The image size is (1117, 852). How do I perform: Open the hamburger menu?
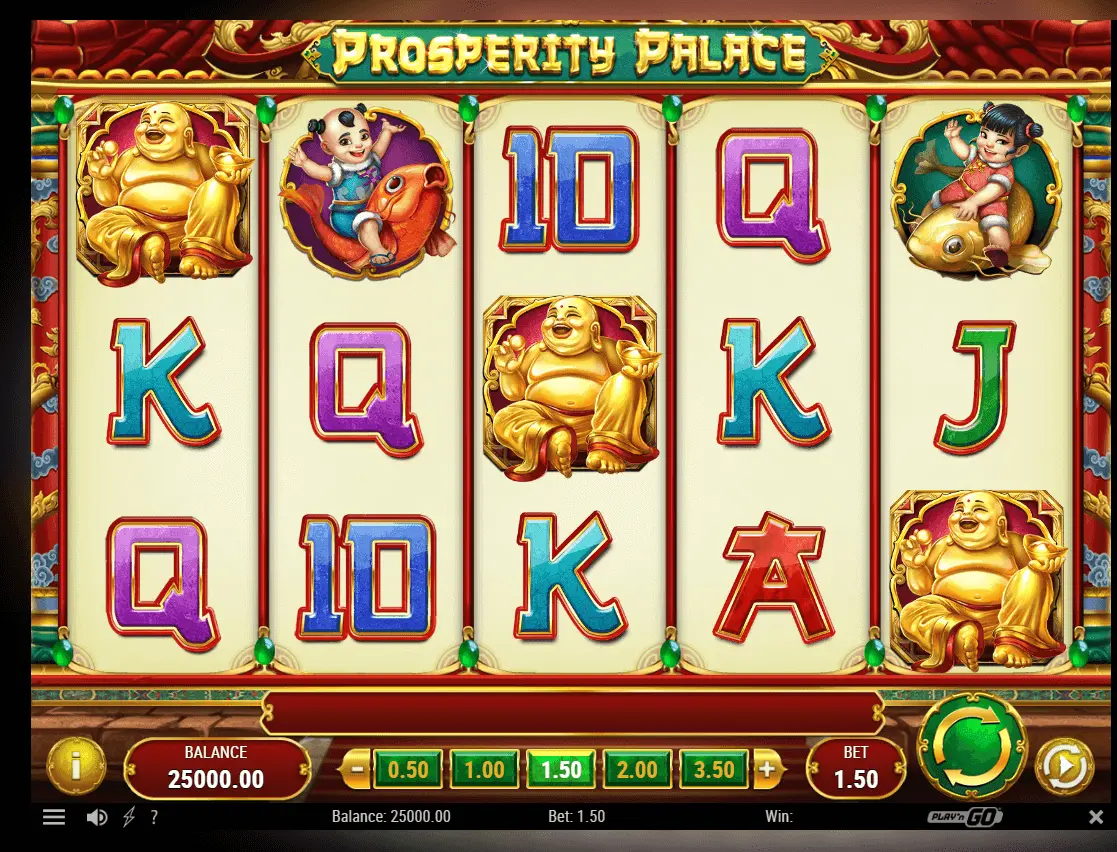(x=54, y=817)
